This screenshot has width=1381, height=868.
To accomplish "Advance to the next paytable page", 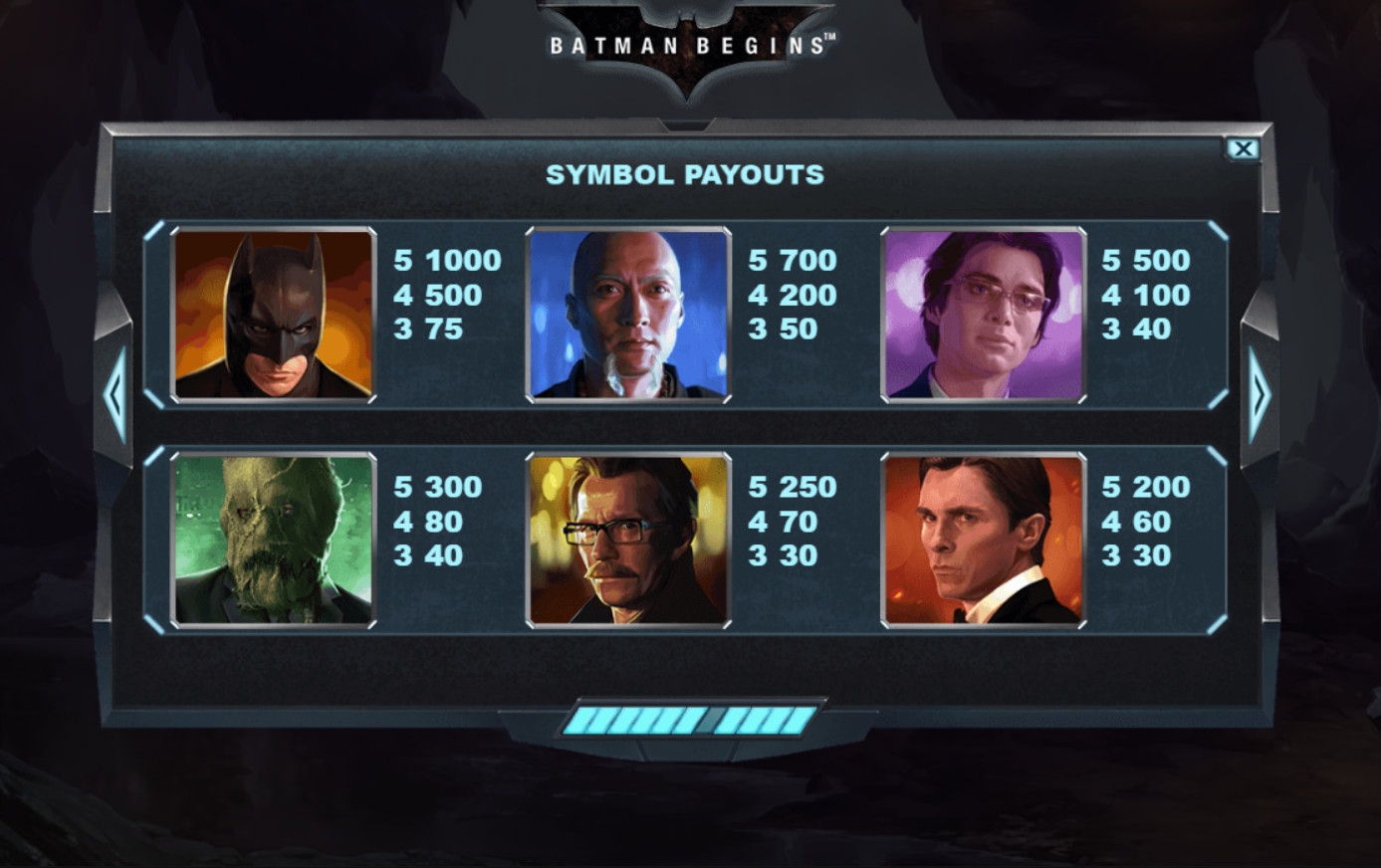I will (x=1259, y=395).
